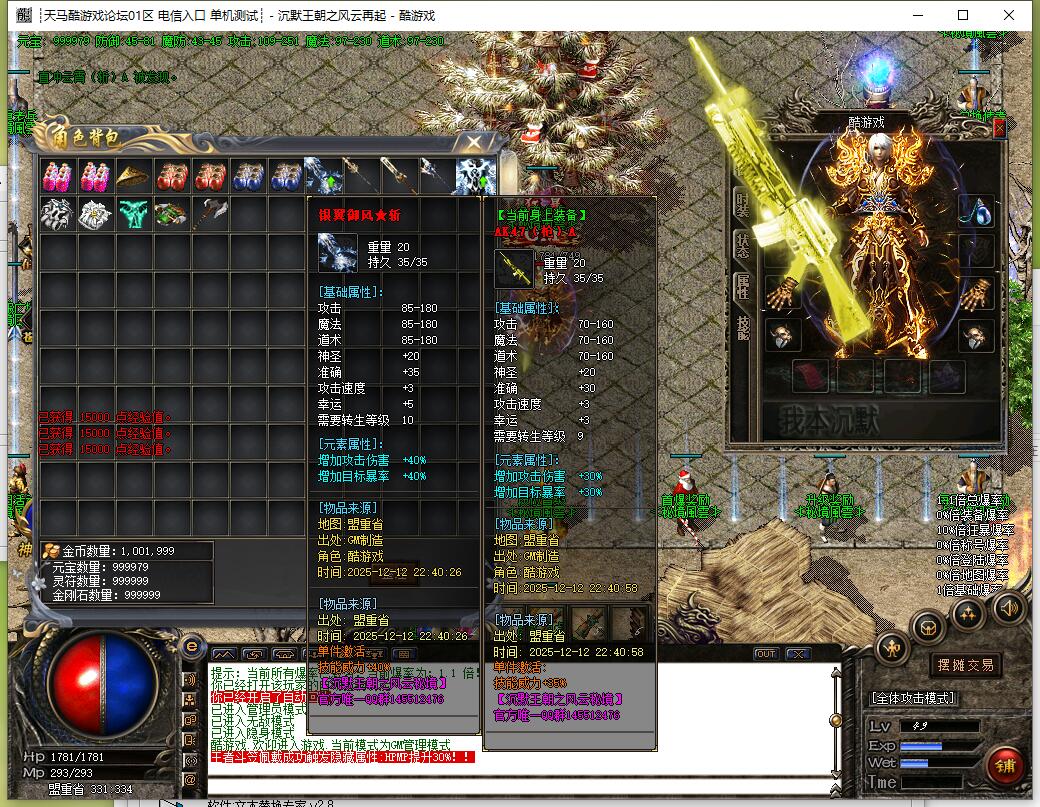Toggle the round sound speaker button
This screenshot has height=807, width=1040.
[1008, 608]
